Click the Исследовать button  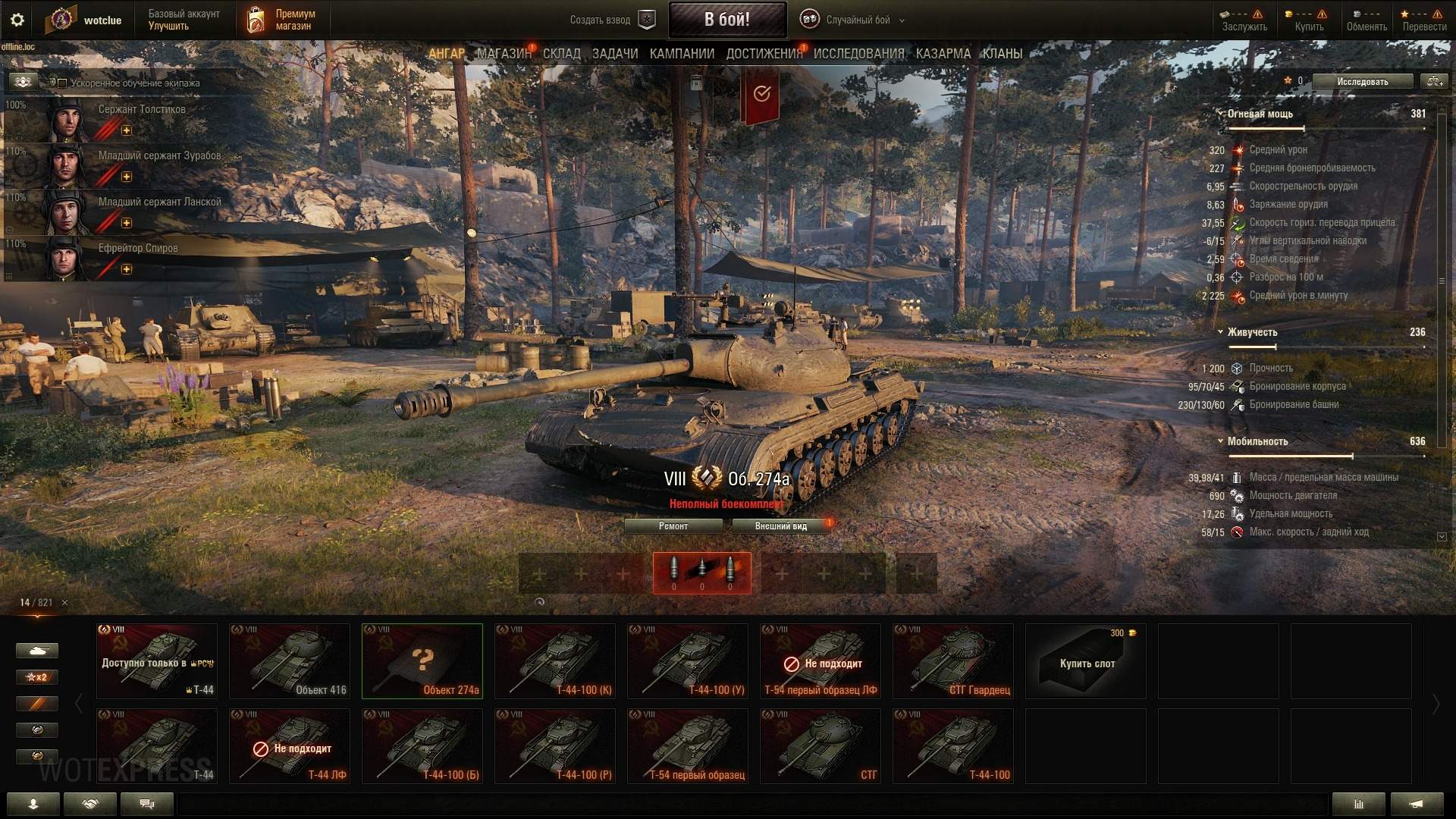point(1362,81)
